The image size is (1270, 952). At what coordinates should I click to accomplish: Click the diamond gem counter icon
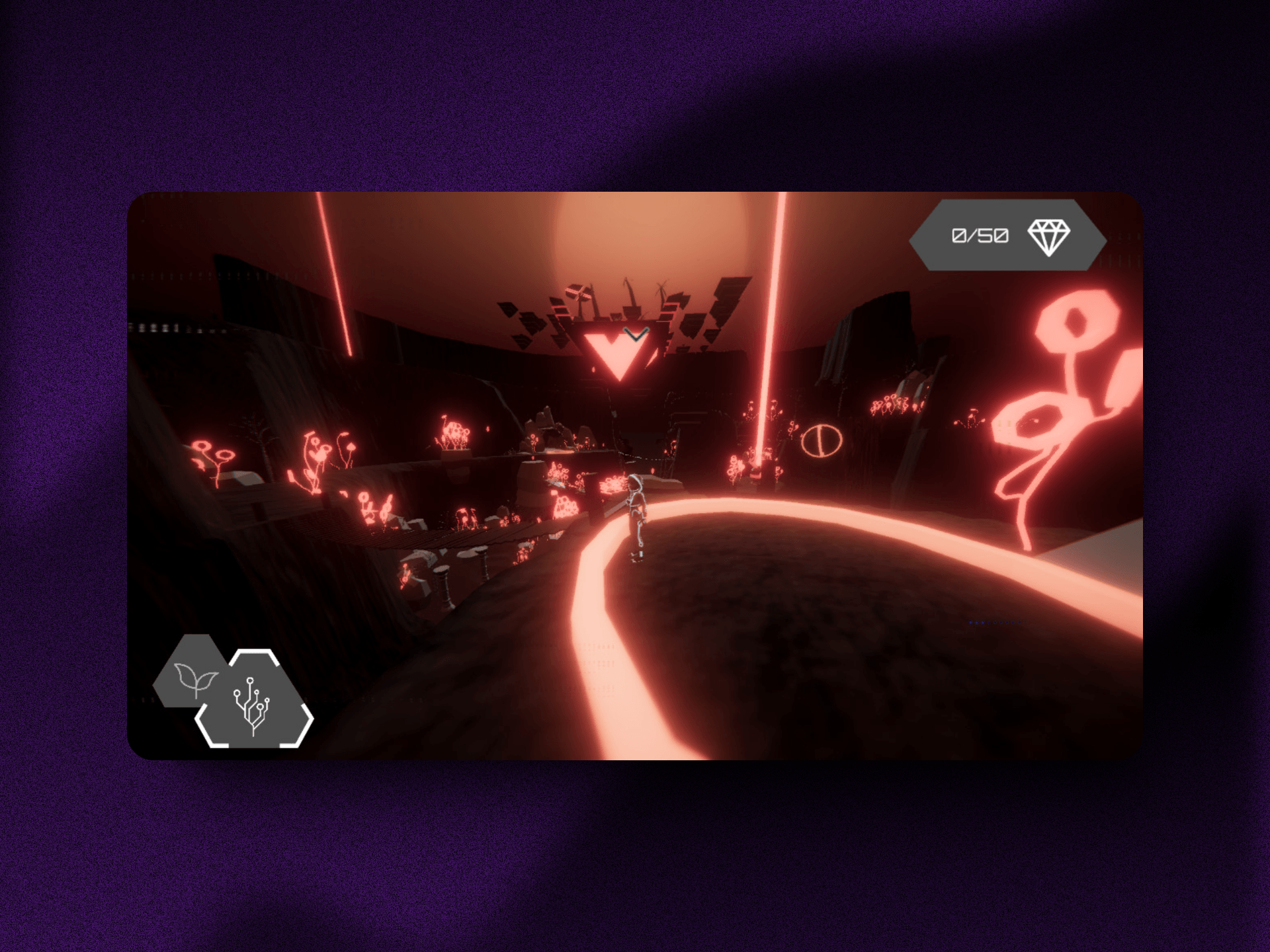pos(1048,237)
